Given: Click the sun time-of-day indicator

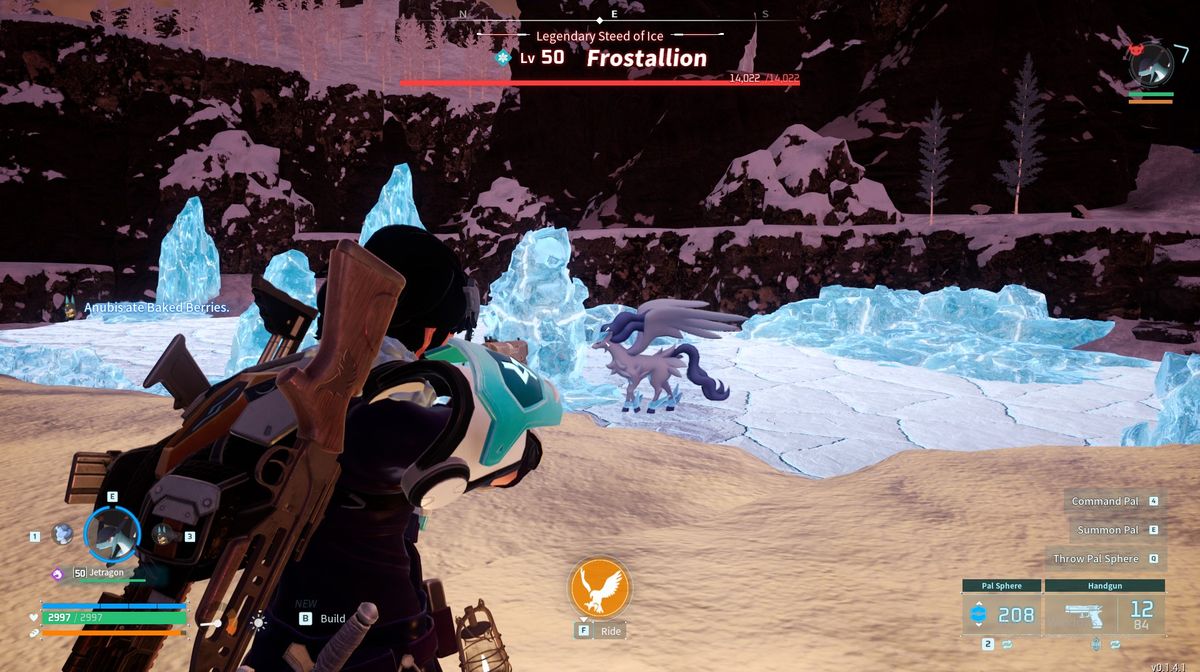Looking at the screenshot, I should point(259,622).
